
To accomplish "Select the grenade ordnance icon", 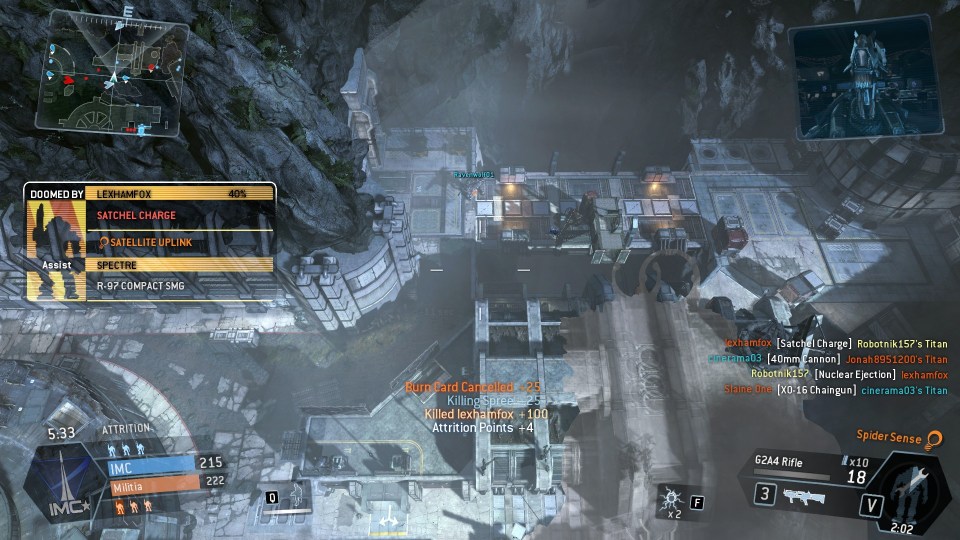I will pos(672,497).
